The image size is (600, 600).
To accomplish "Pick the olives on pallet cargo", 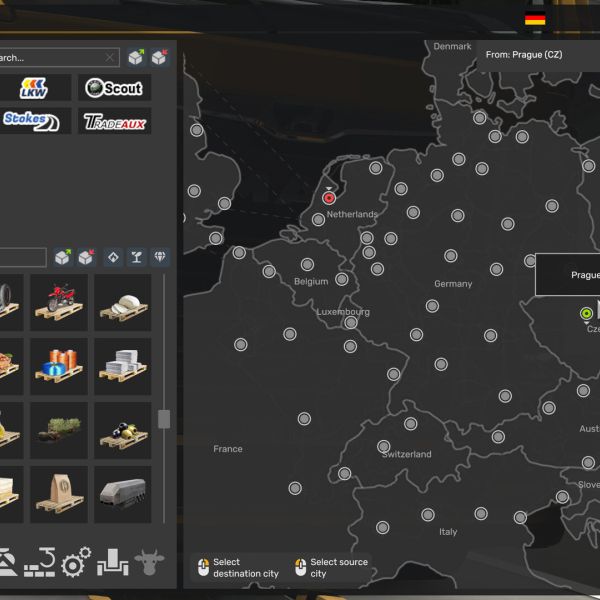I will [x=122, y=430].
